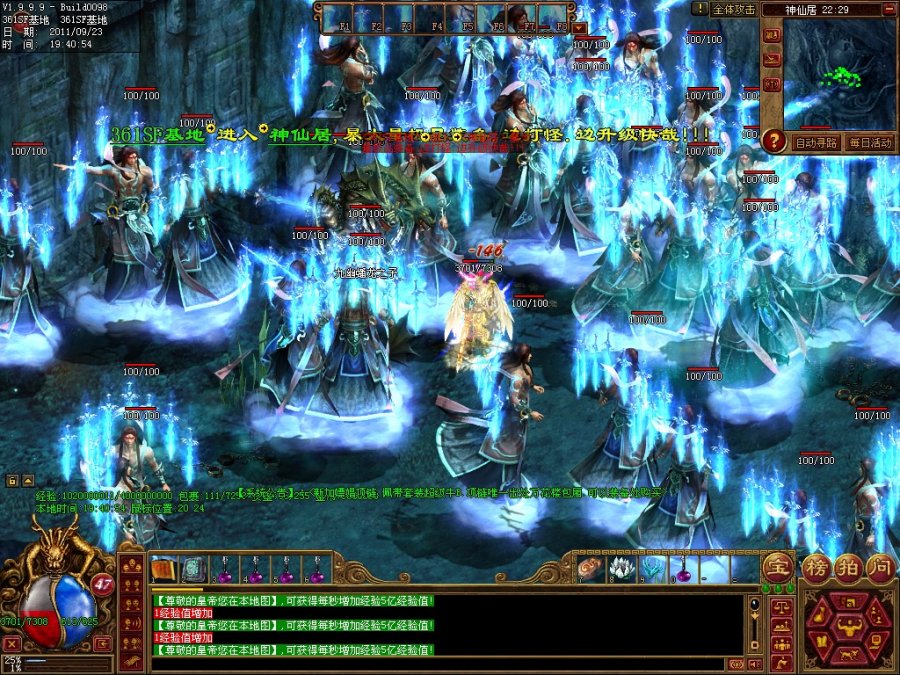Open the 每日活动 daily activities button

[x=868, y=142]
